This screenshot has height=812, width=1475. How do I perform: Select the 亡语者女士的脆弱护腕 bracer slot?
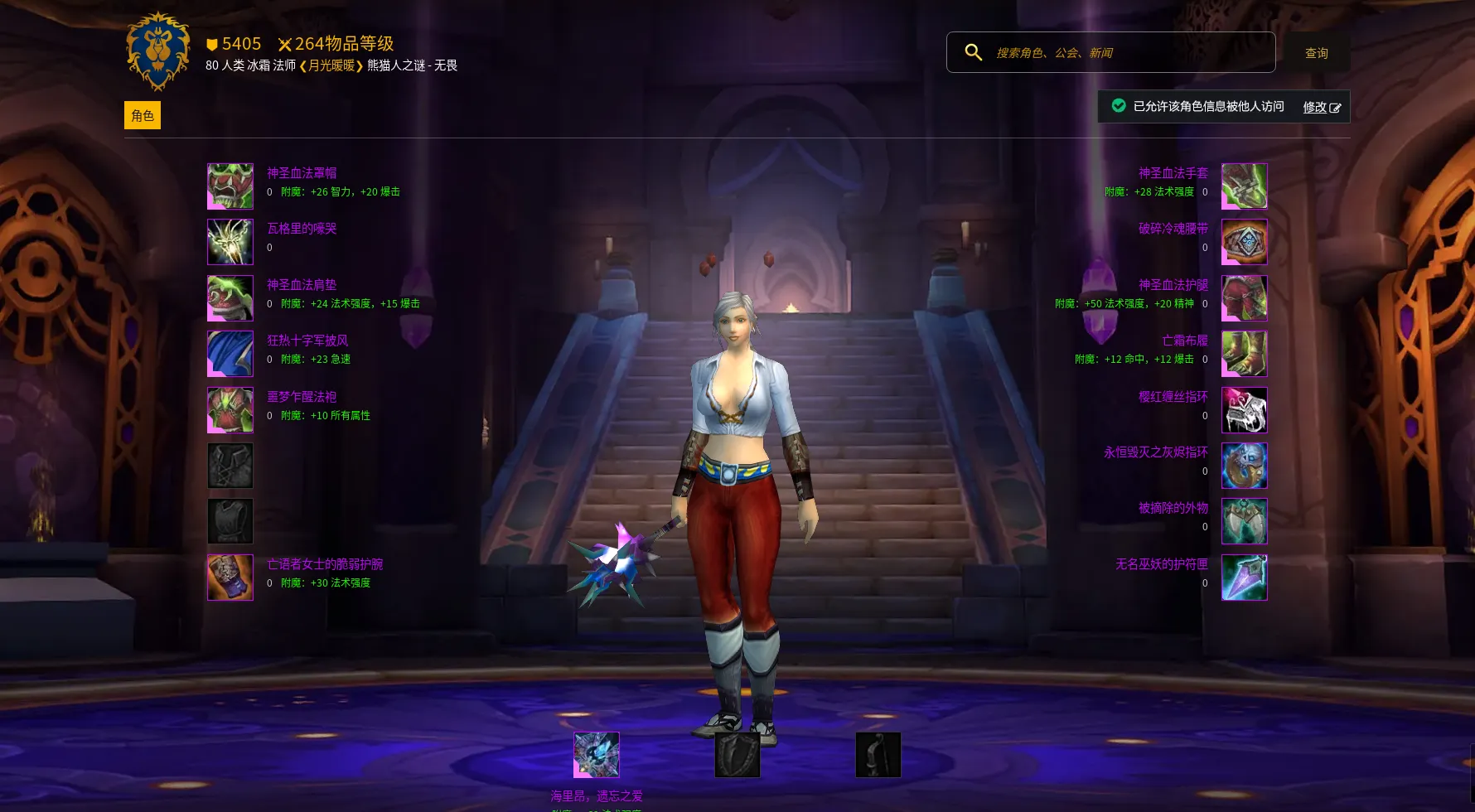click(230, 578)
